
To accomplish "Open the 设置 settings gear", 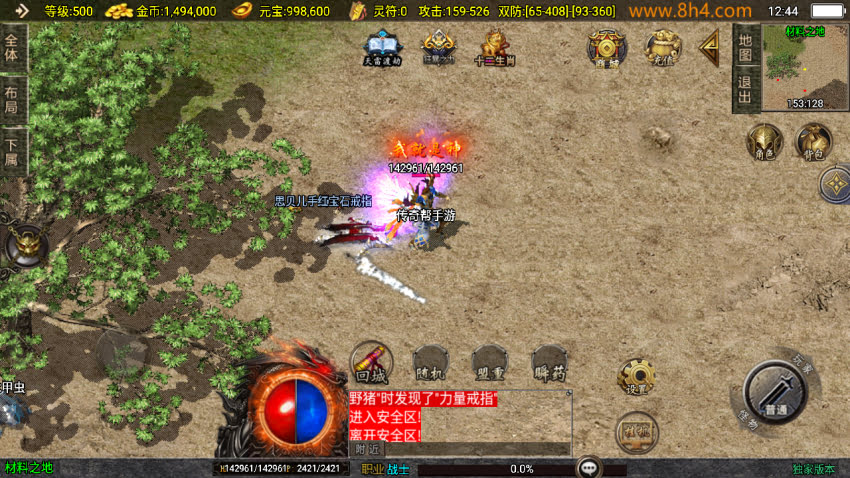I will click(x=636, y=377).
